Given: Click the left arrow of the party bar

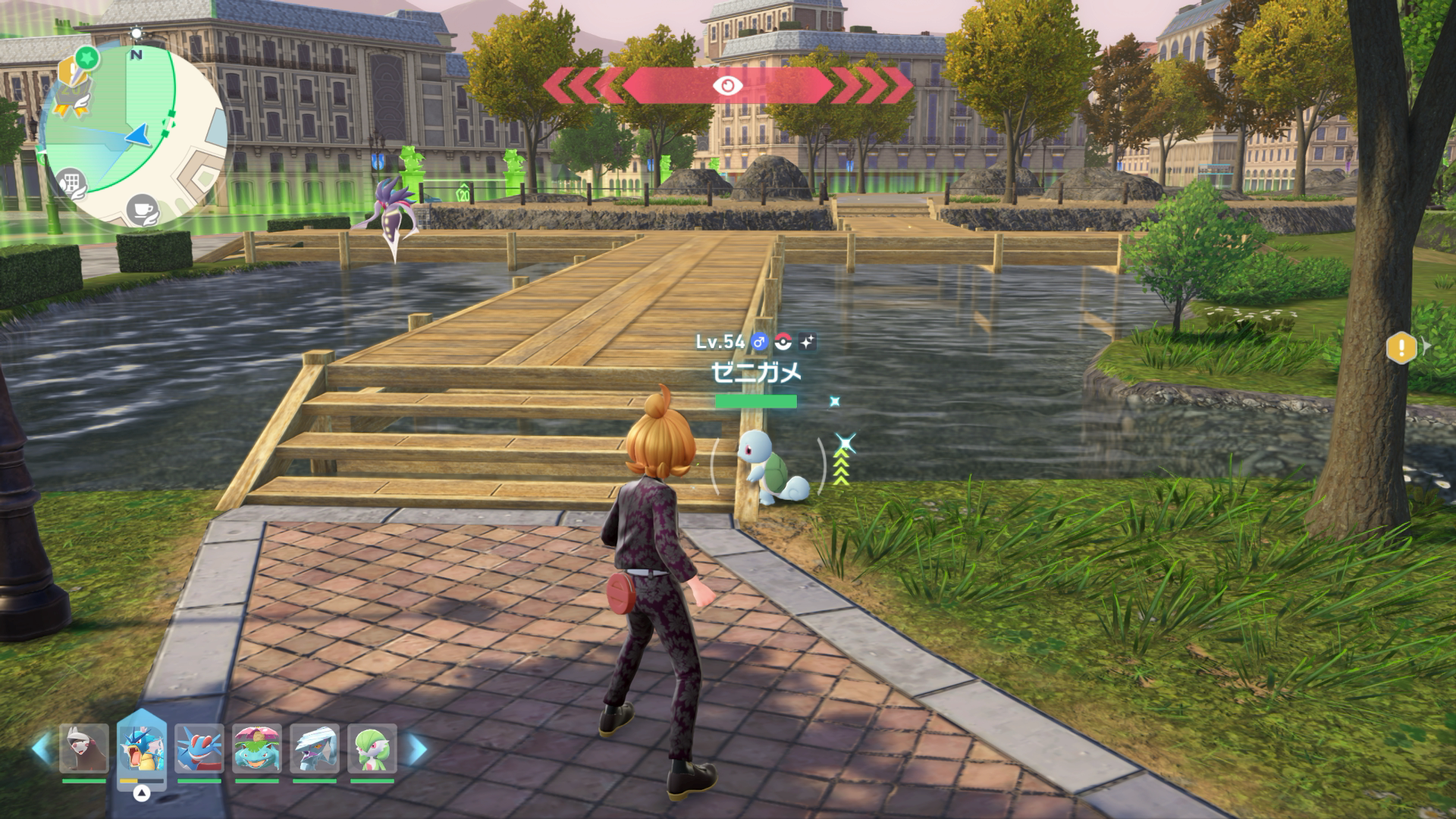Looking at the screenshot, I should coord(42,749).
